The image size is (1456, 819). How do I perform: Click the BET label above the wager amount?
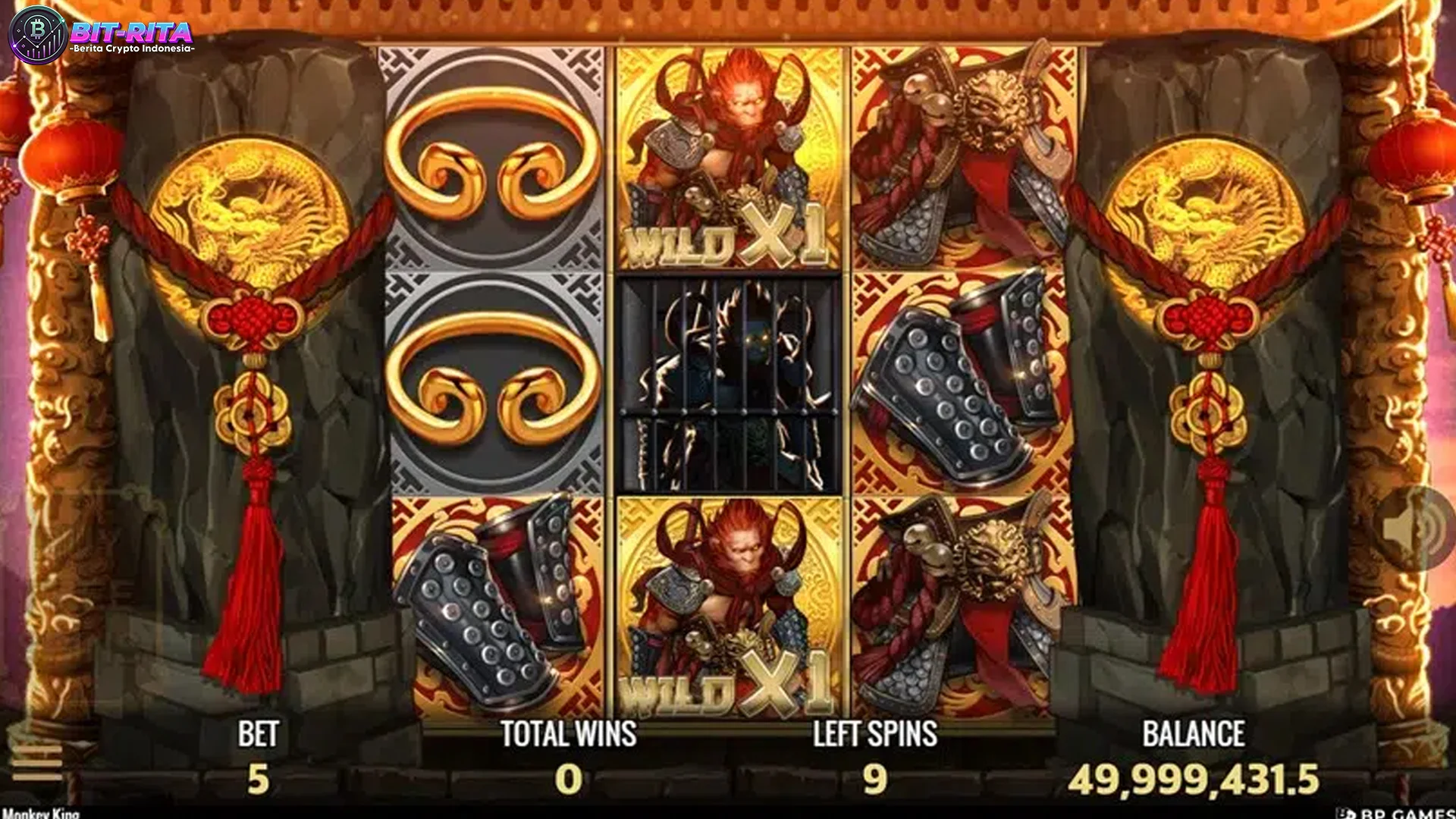click(258, 733)
